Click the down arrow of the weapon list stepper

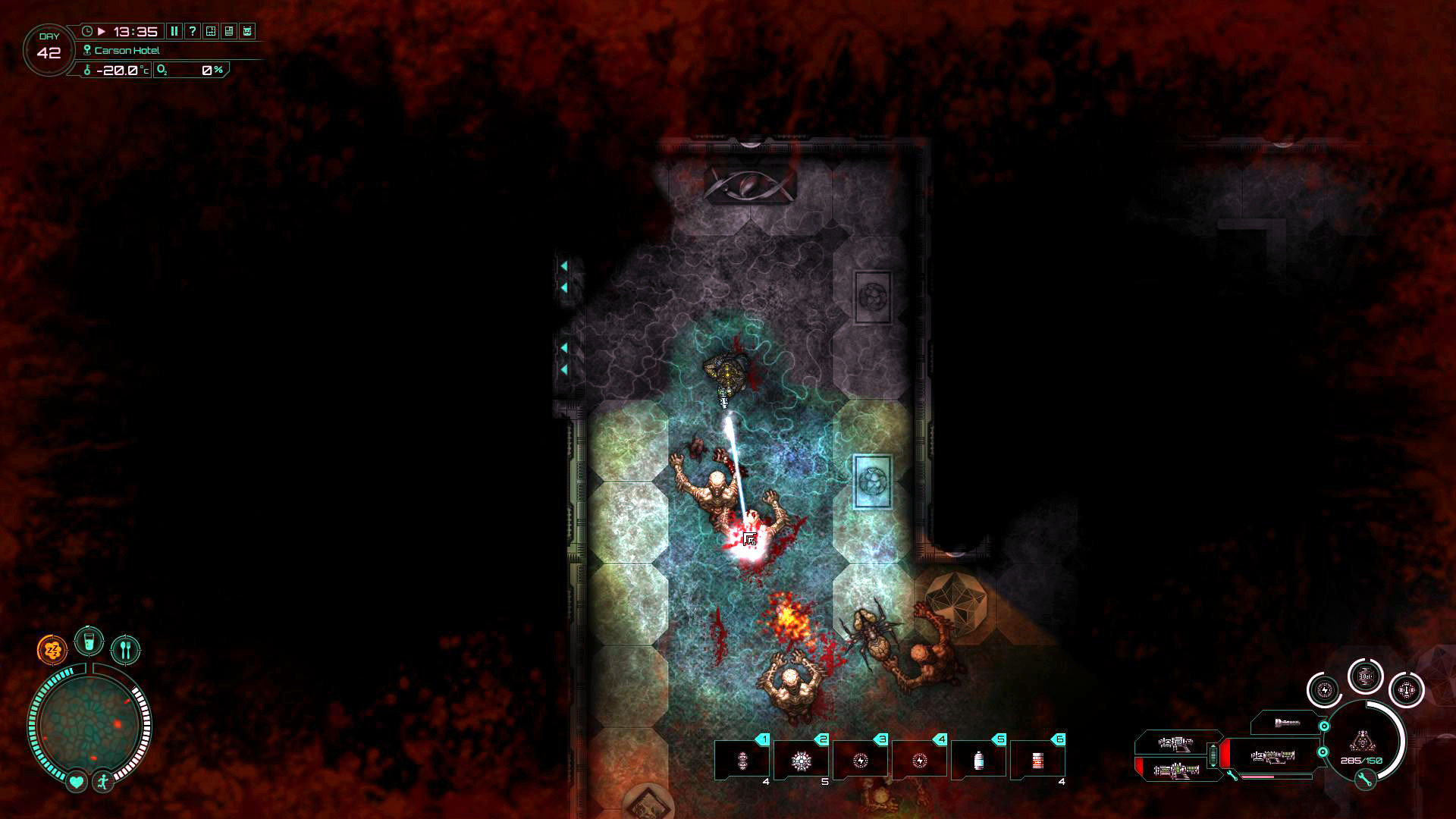[1213, 765]
